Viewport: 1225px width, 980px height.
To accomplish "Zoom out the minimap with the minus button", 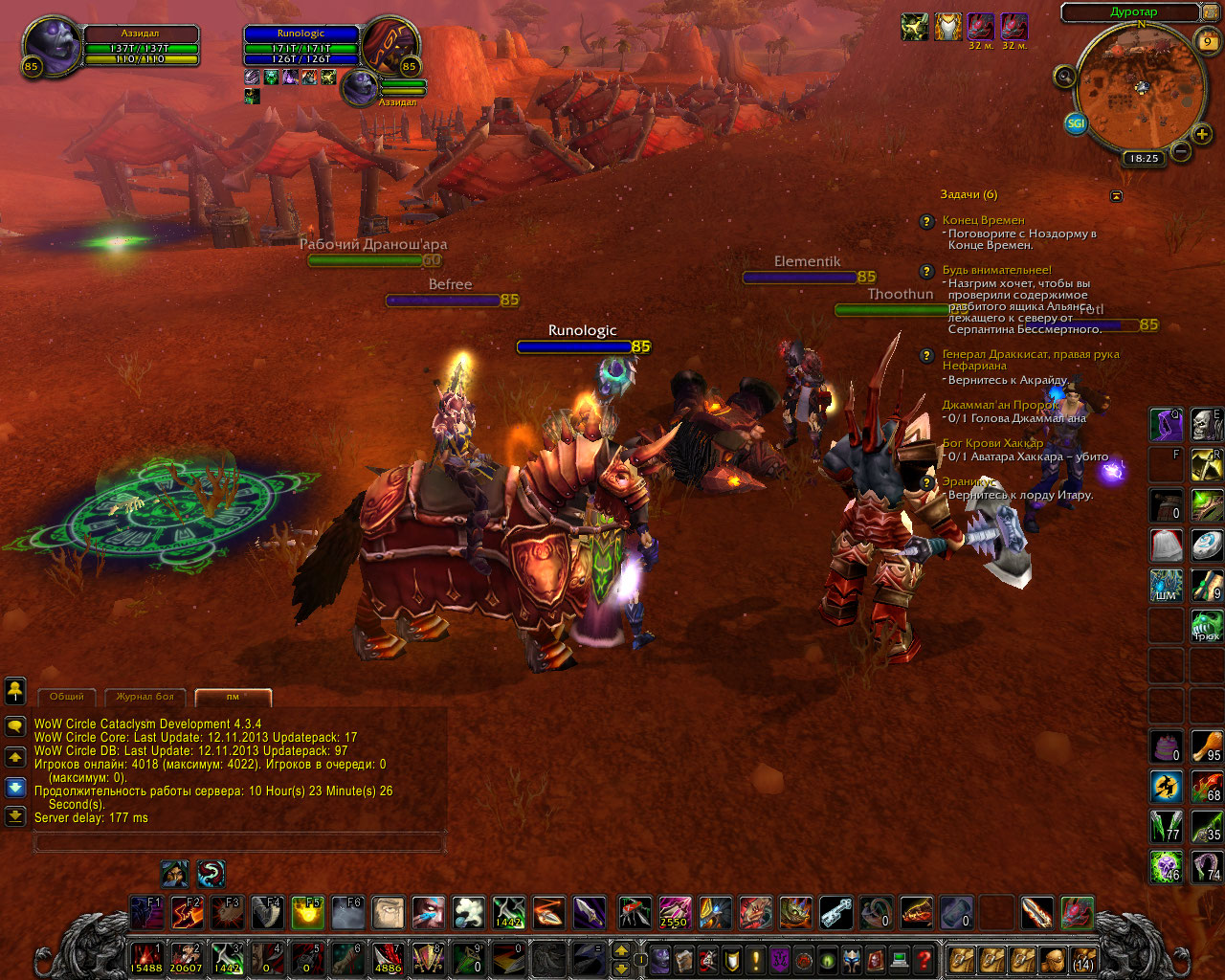I will click(1181, 151).
